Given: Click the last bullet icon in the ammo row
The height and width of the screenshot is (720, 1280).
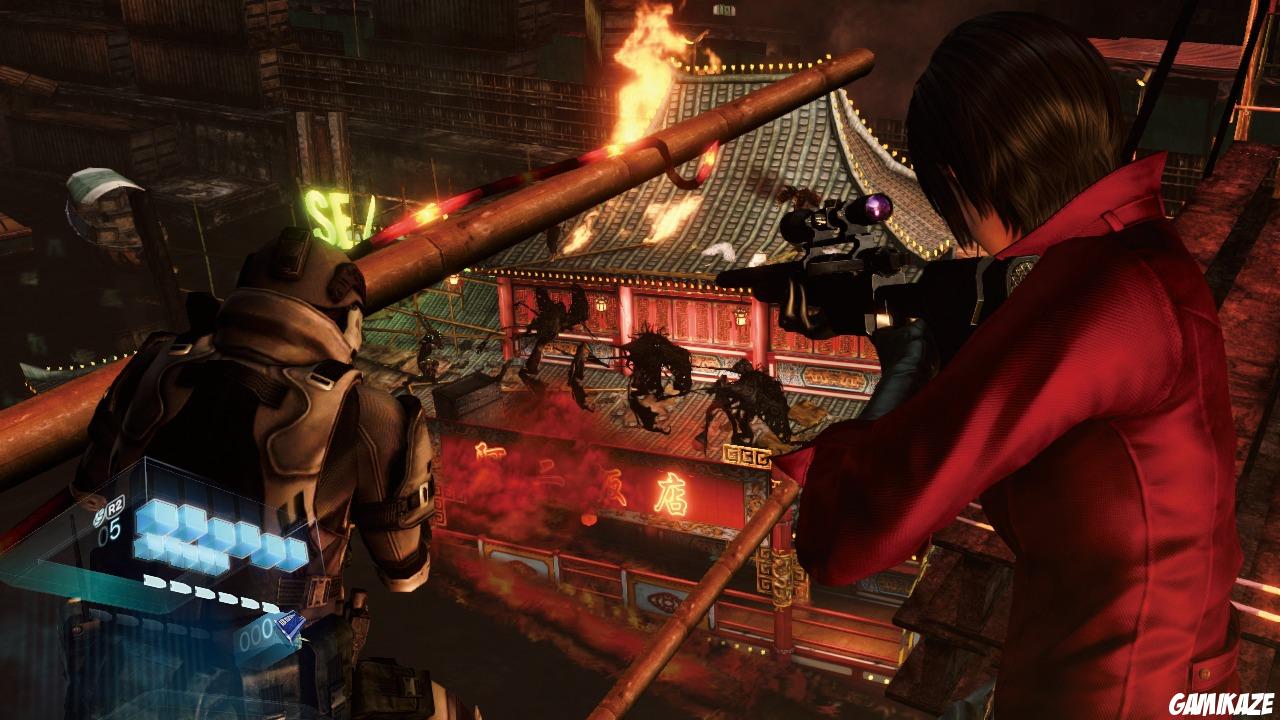Looking at the screenshot, I should [269, 606].
